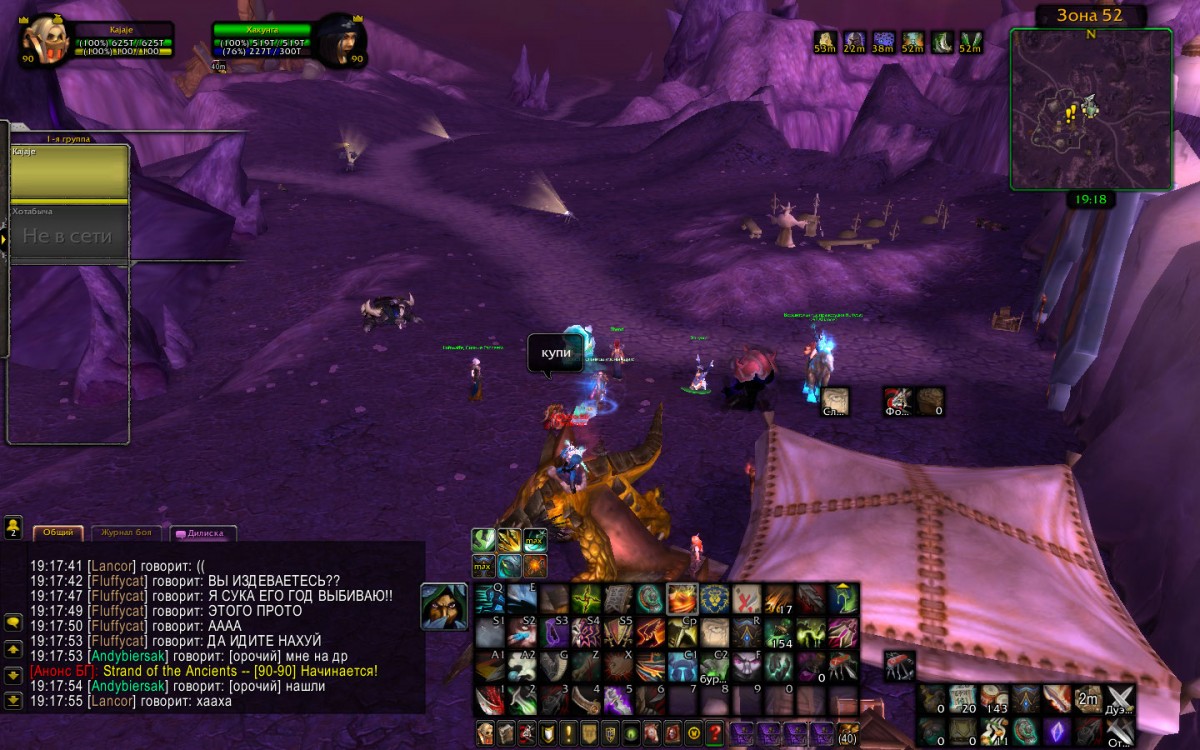The width and height of the screenshot is (1200, 750).
Task: Open the character info micro menu button
Action: [485, 733]
